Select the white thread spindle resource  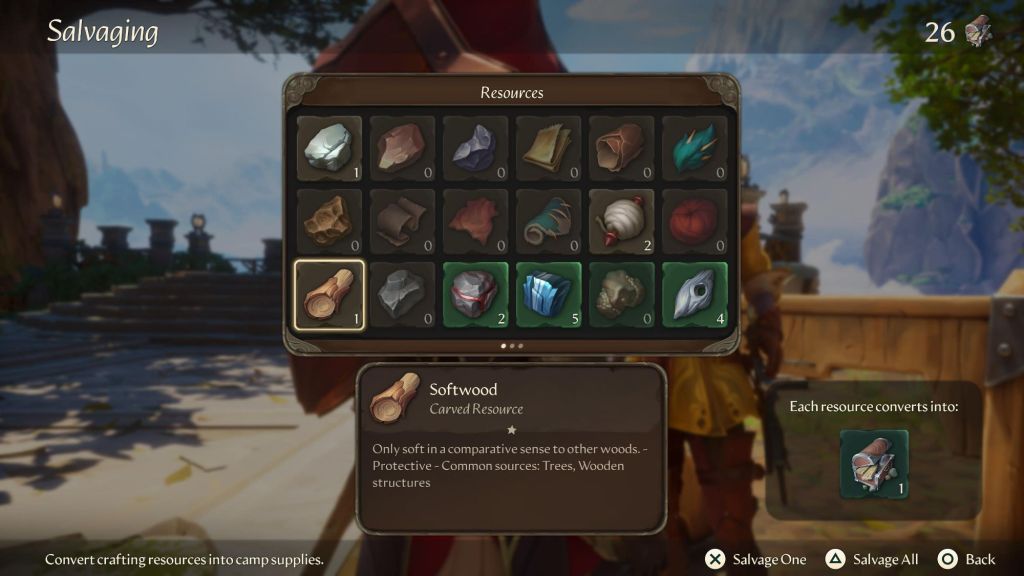click(621, 221)
